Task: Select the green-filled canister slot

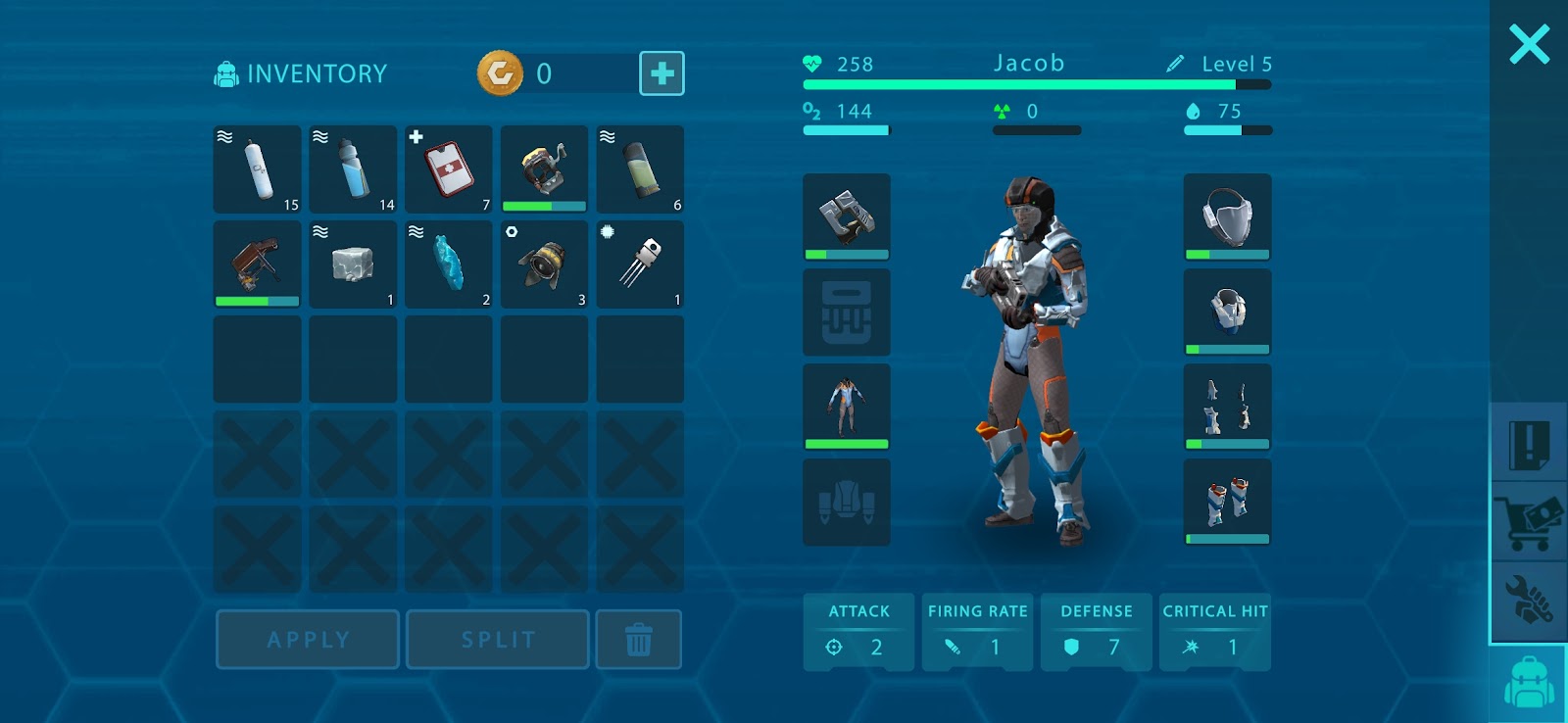Action: tap(640, 169)
